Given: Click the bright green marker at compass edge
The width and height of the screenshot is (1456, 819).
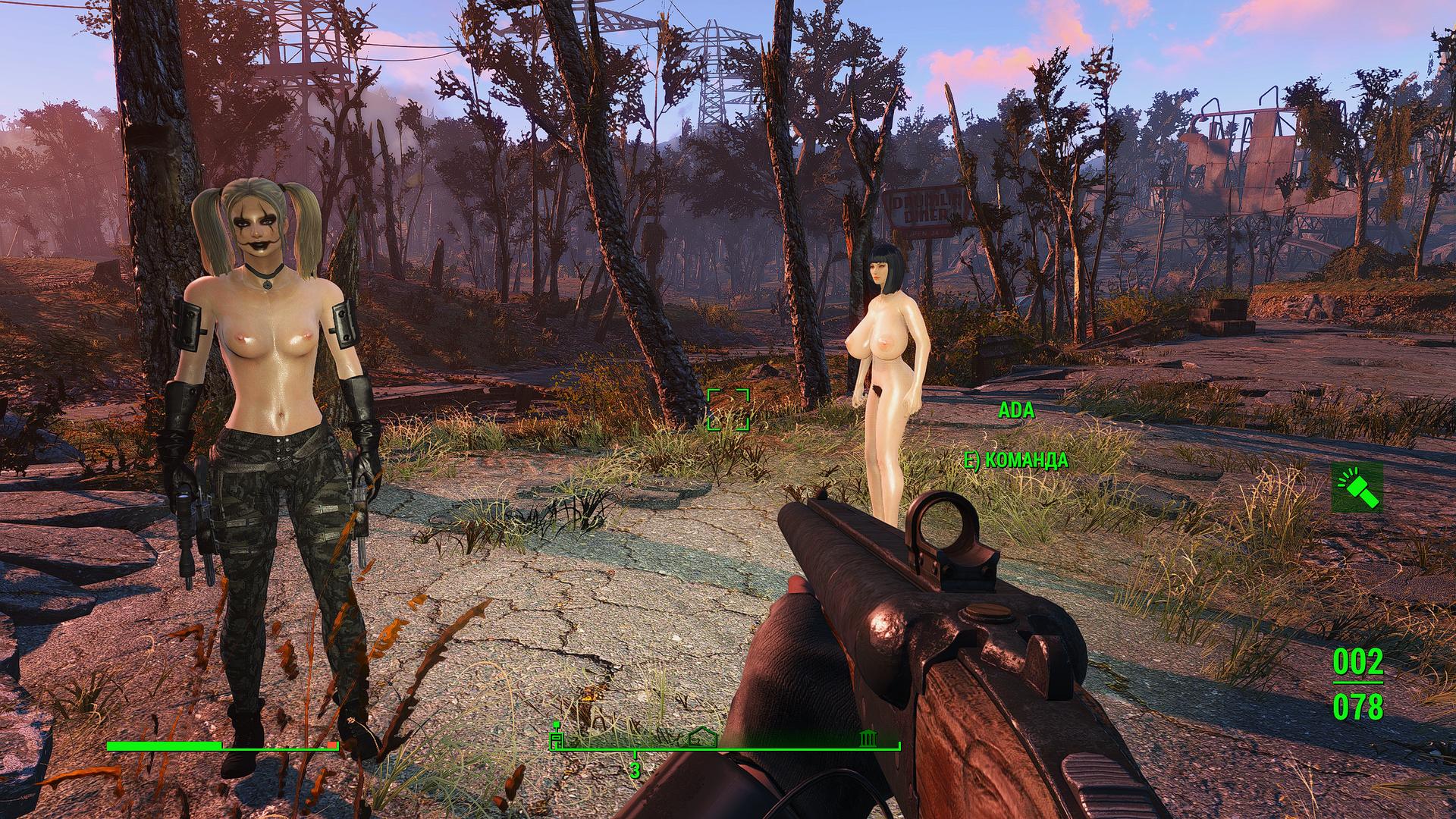Looking at the screenshot, I should [x=557, y=736].
